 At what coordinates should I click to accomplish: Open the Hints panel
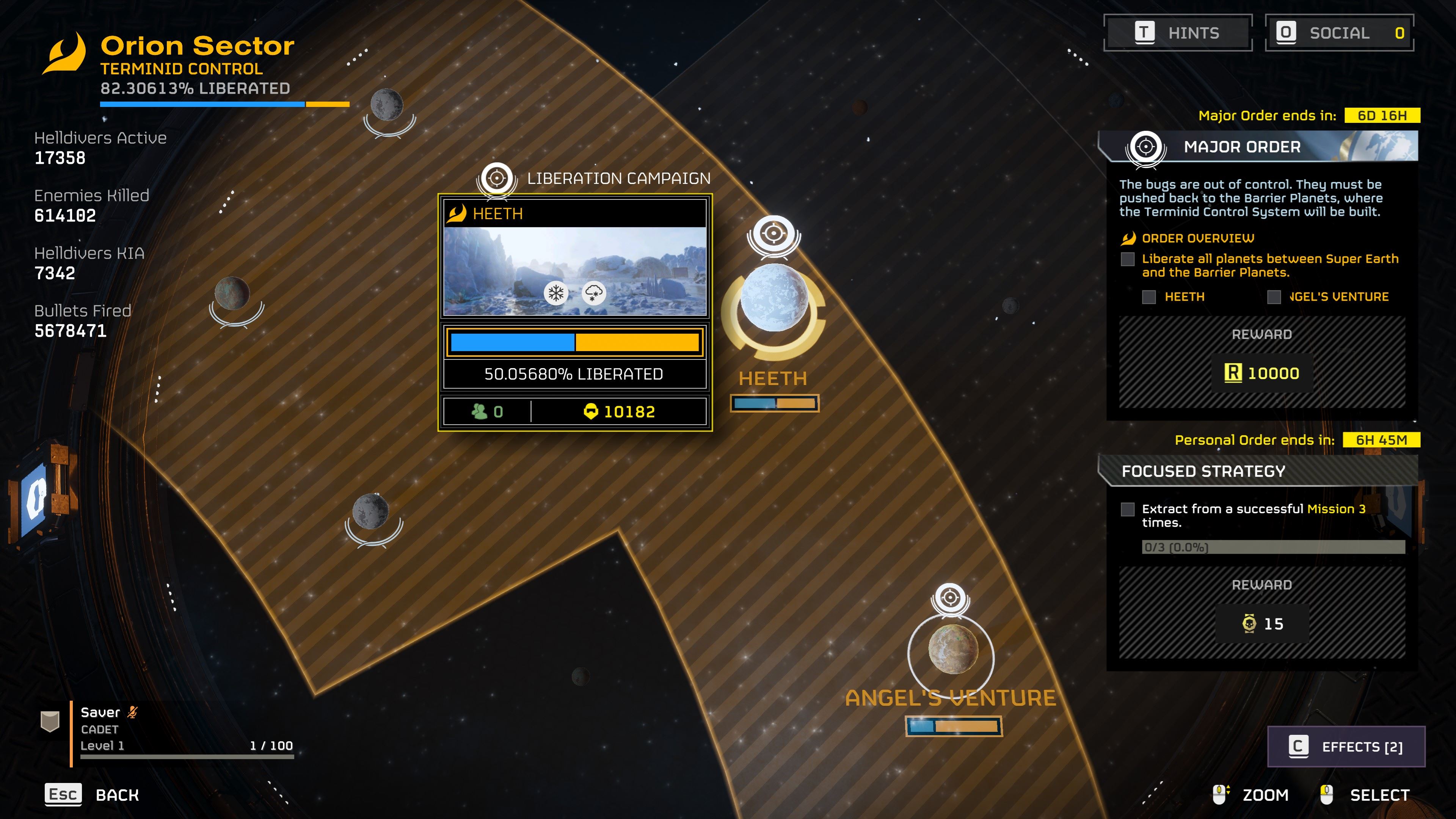pyautogui.click(x=1178, y=33)
